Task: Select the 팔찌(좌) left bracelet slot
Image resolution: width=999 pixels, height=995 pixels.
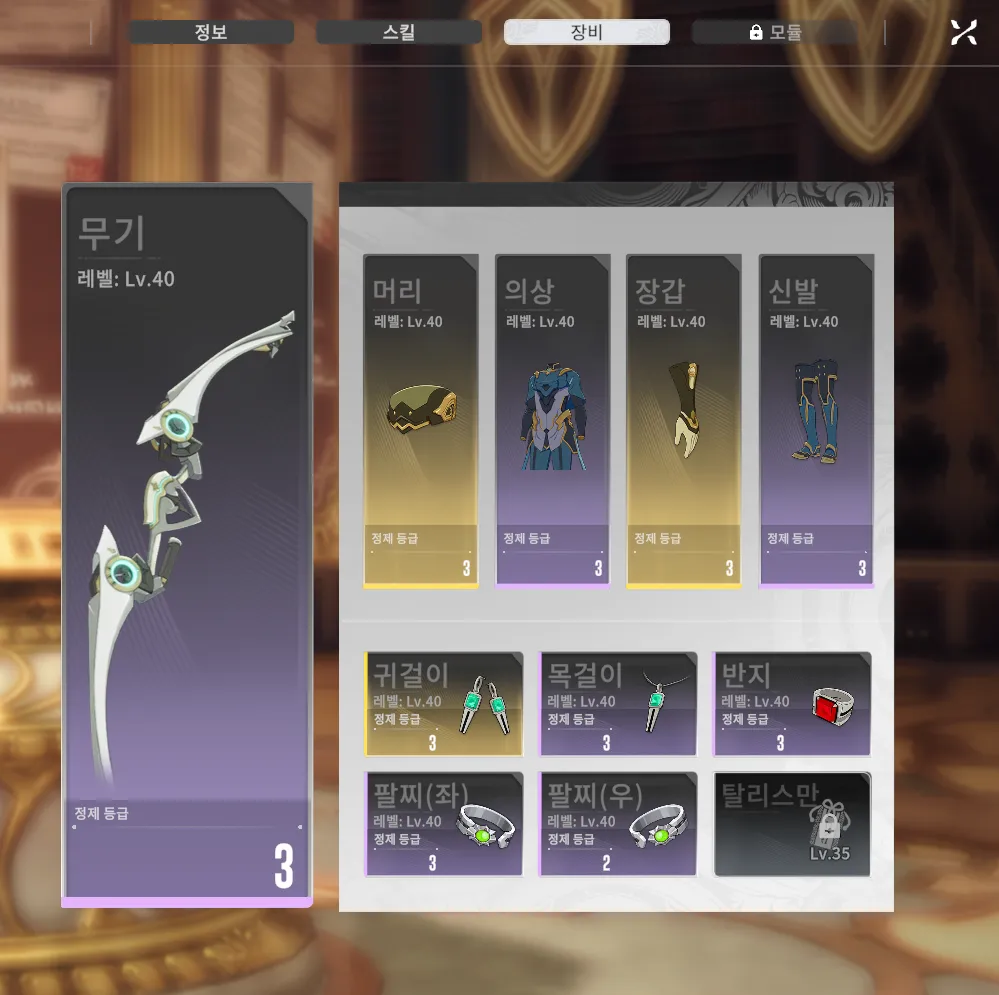Action: click(x=444, y=824)
